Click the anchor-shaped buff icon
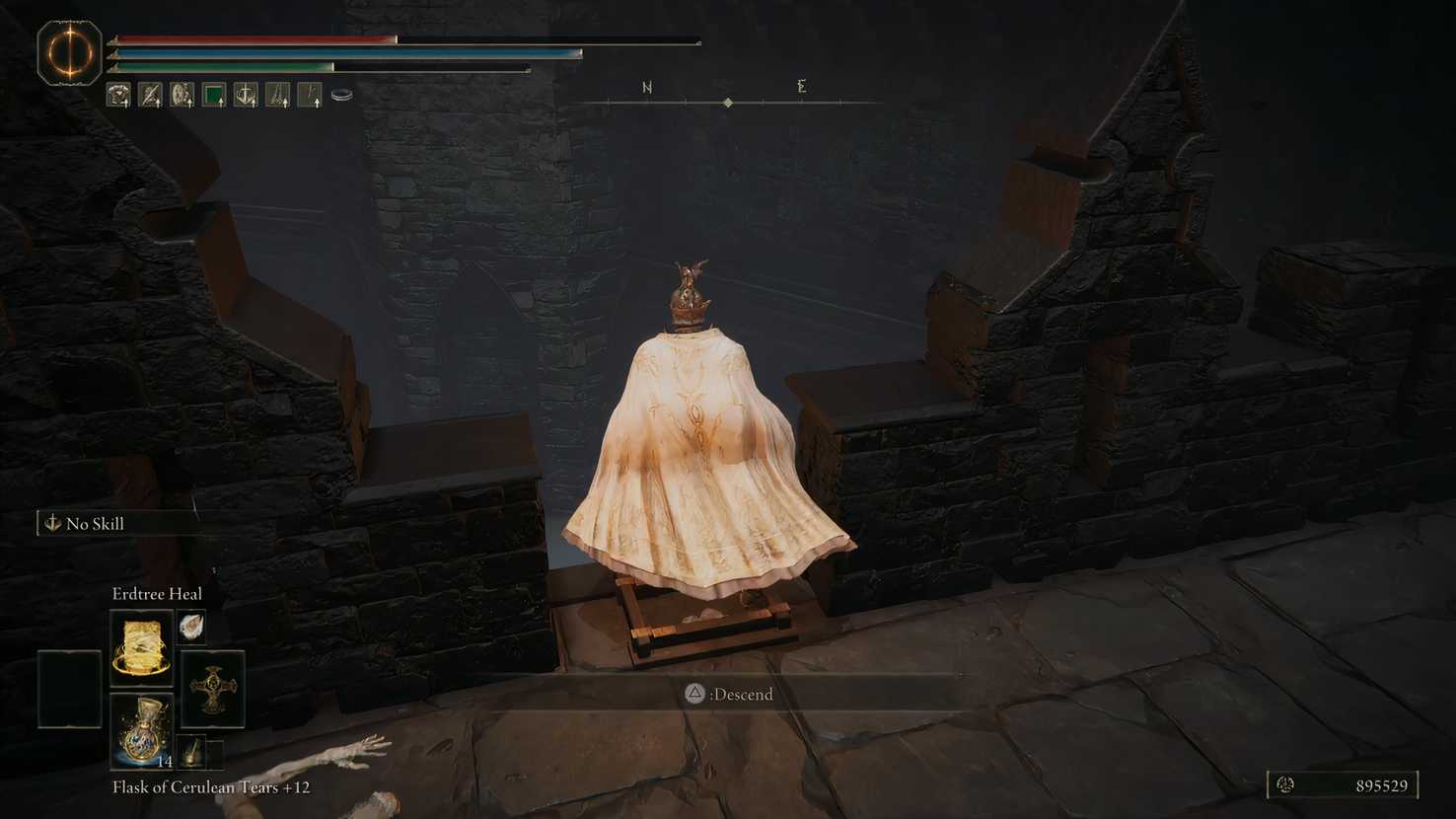 [245, 95]
